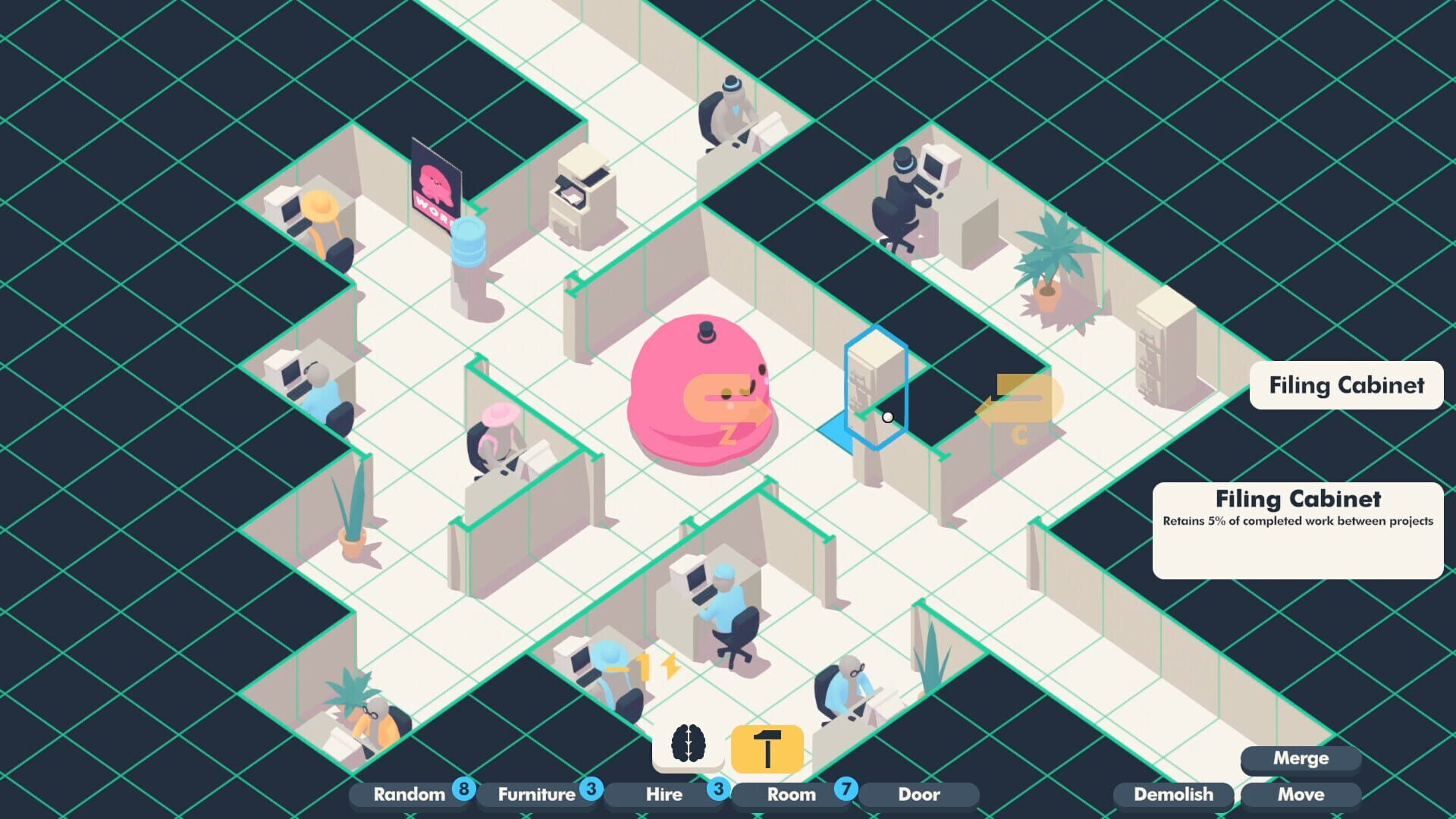Click the Hire counter badge showing 3

(x=718, y=789)
